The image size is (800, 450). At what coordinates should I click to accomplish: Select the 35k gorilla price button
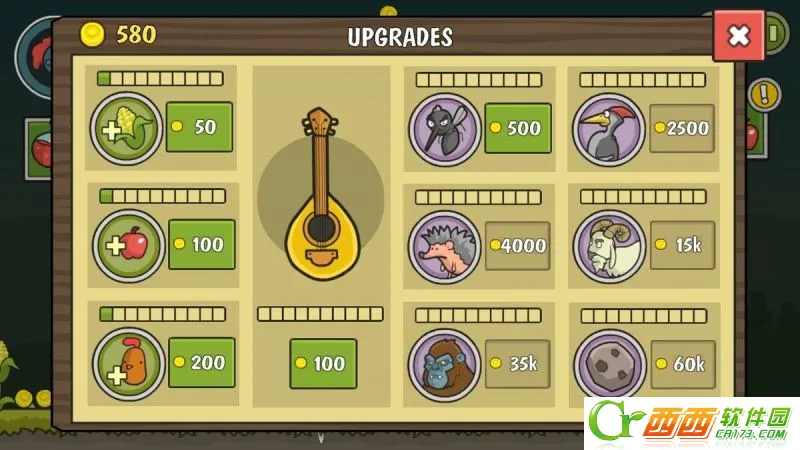518,363
